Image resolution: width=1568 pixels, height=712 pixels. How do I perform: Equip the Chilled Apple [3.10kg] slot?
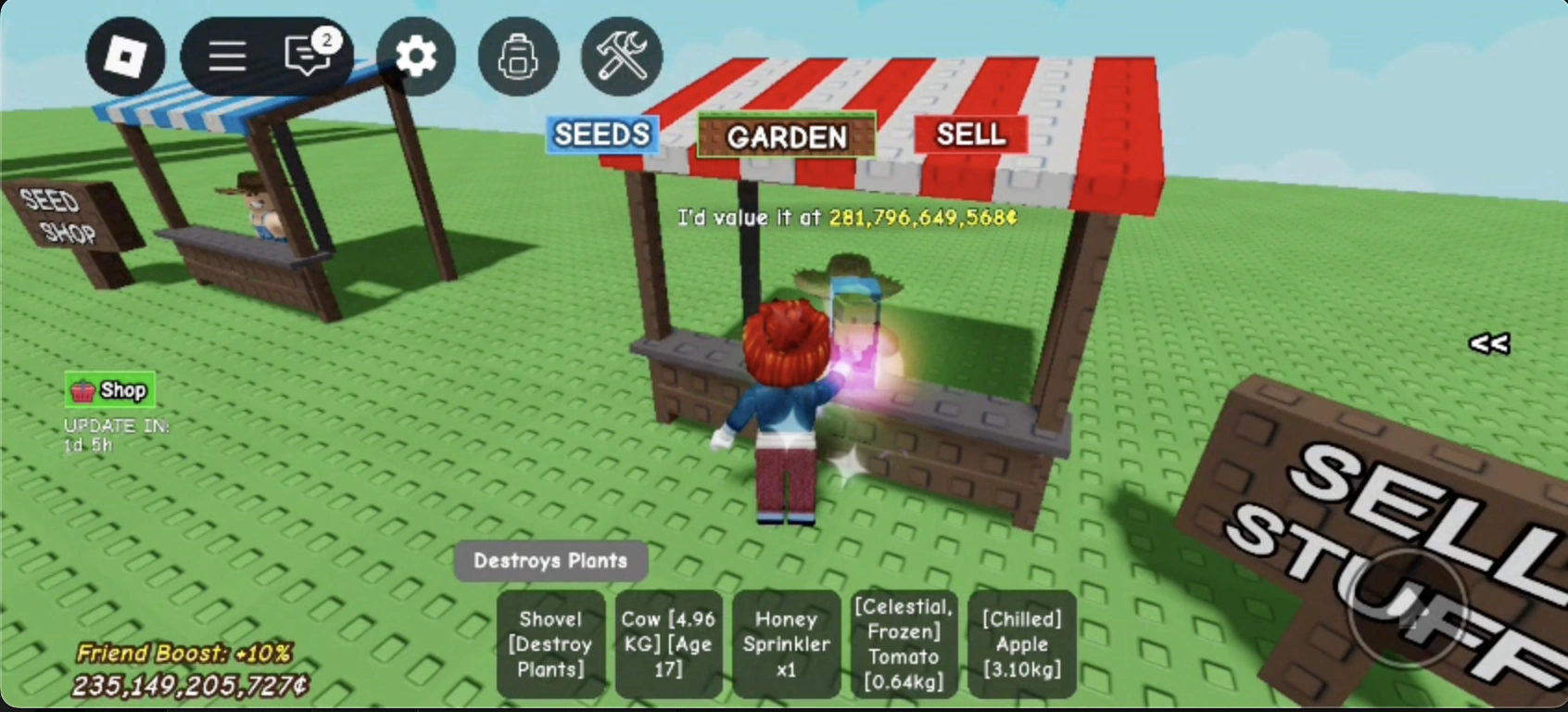pyautogui.click(x=1021, y=644)
